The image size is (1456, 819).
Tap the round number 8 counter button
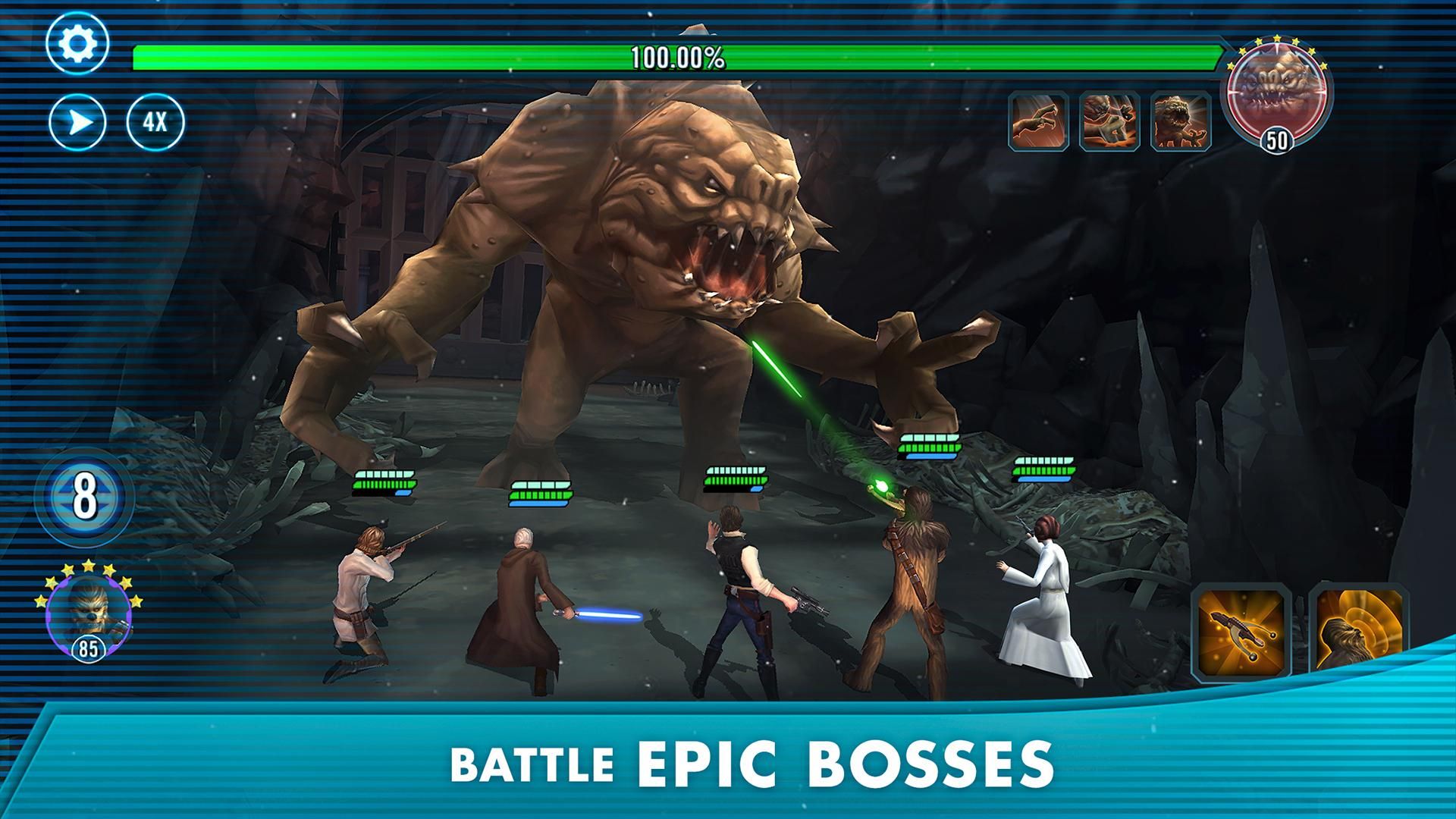(x=85, y=497)
